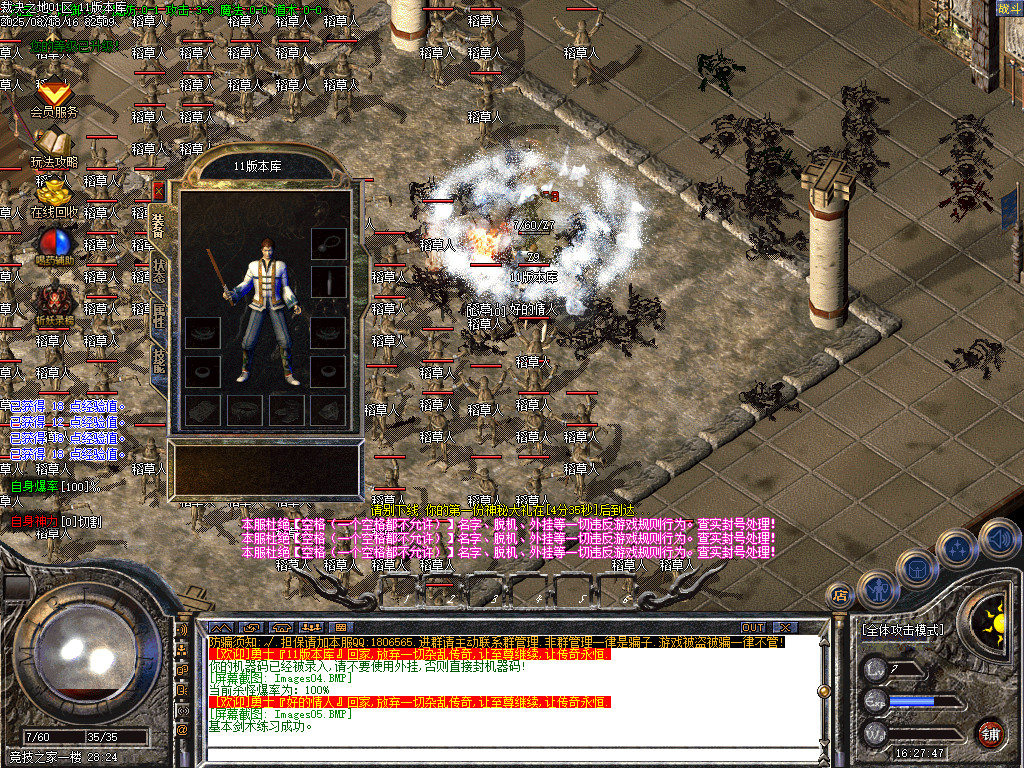Toggle the sound speaker button

[998, 540]
